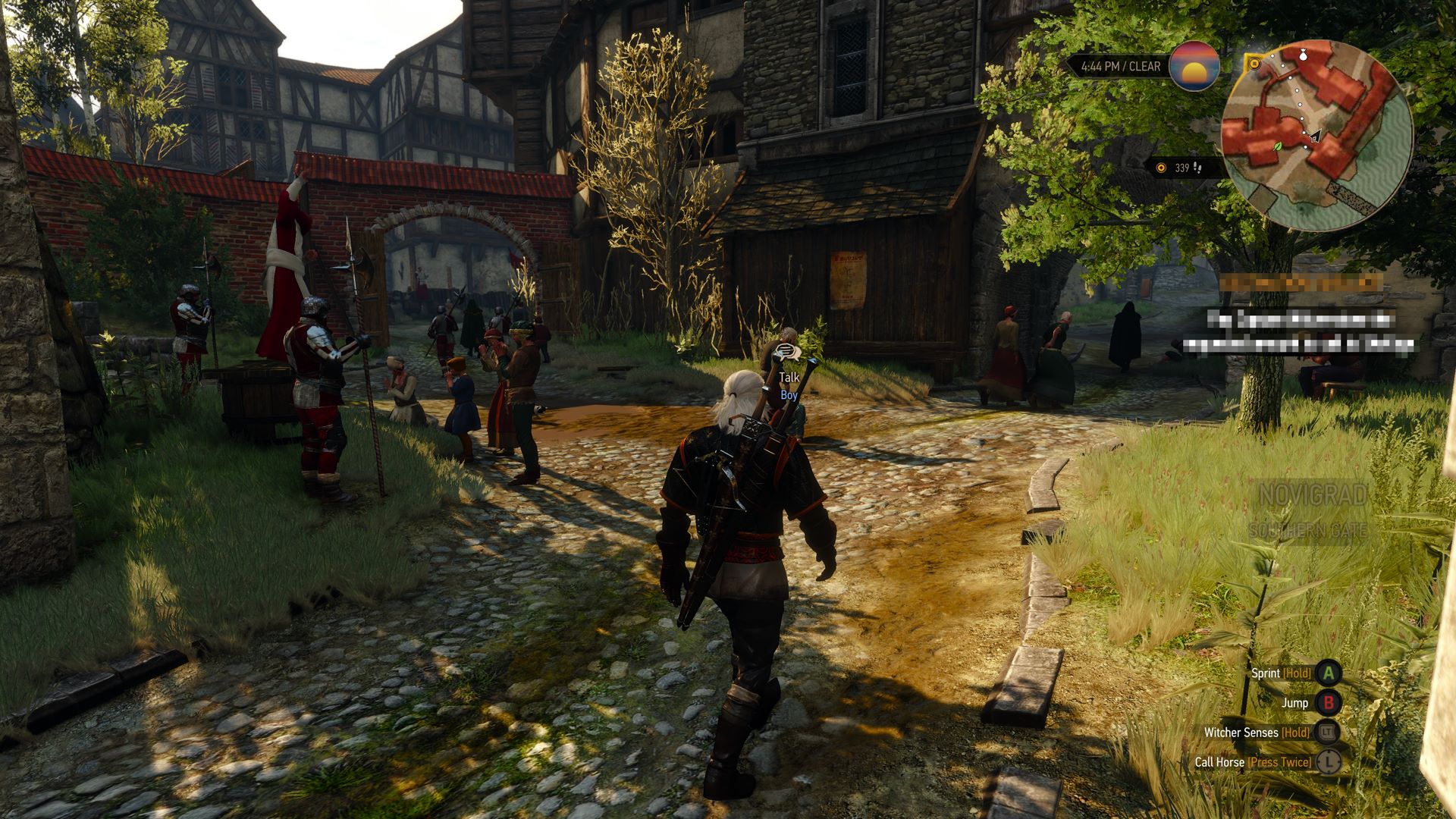
Task: Select the black quest objective marker on the minimap
Action: coord(1314,139)
